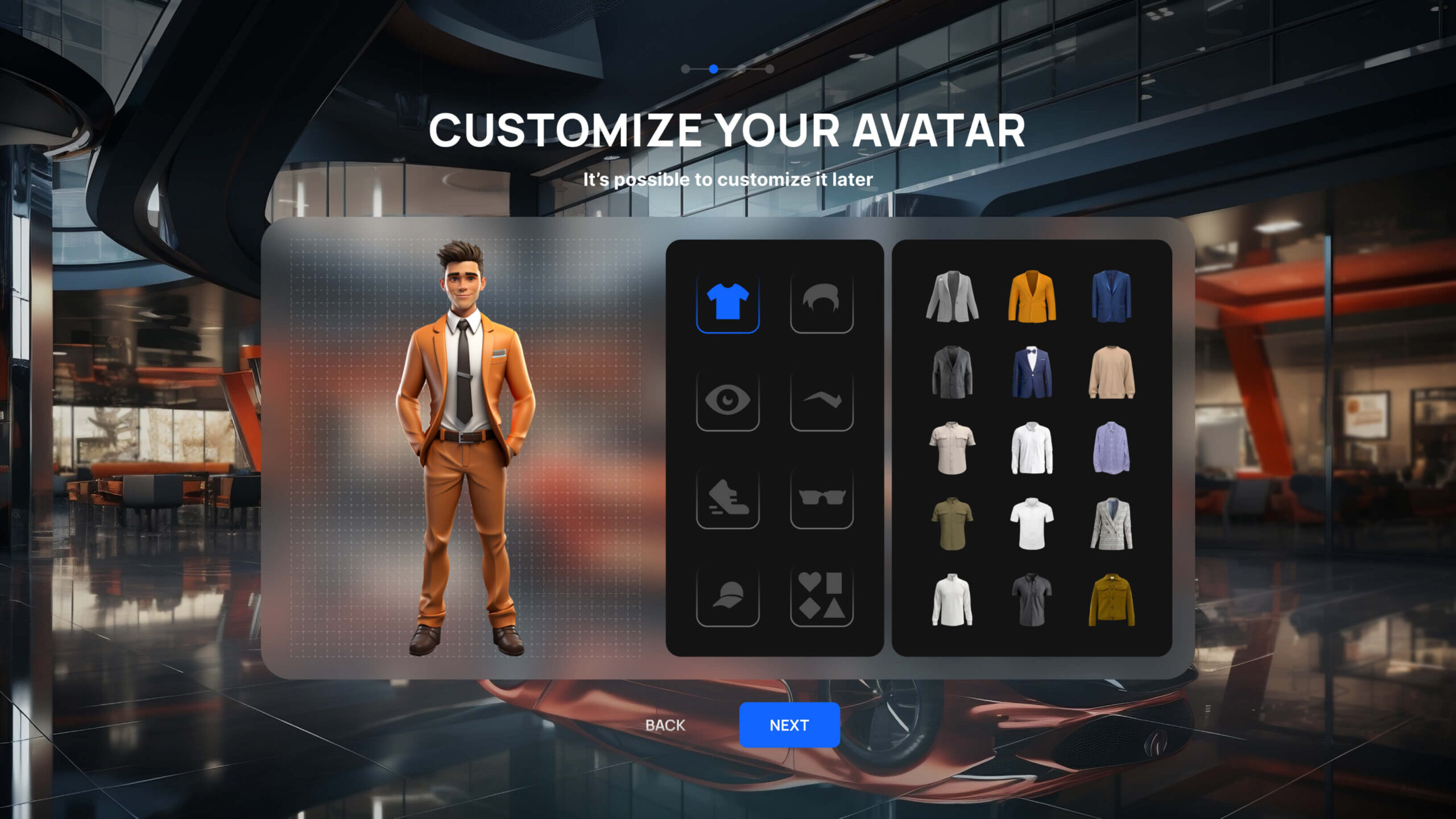Pick the dark gray short-sleeve shirt
This screenshot has height=819, width=1456.
tap(1032, 600)
